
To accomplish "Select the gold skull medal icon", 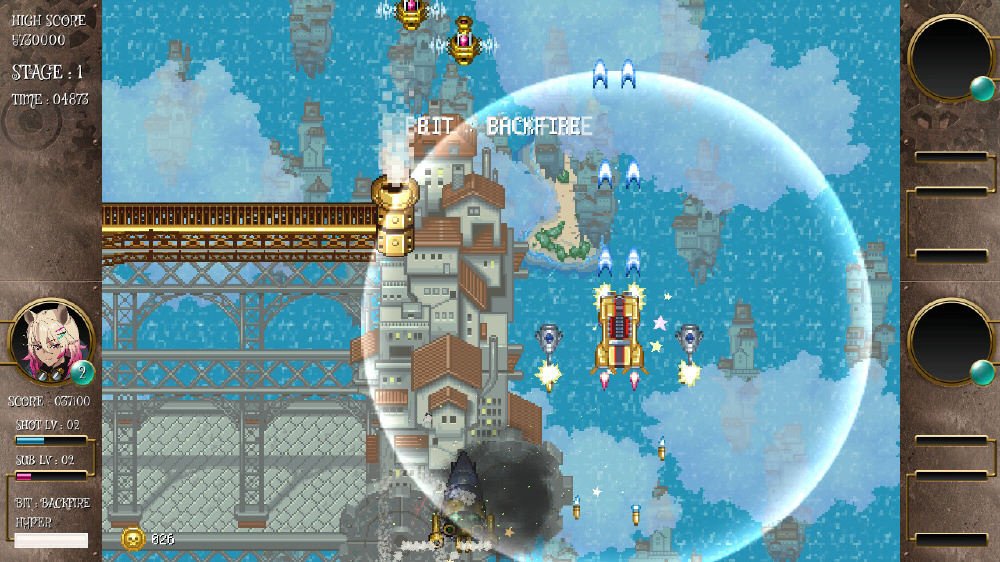I will pyautogui.click(x=132, y=539).
